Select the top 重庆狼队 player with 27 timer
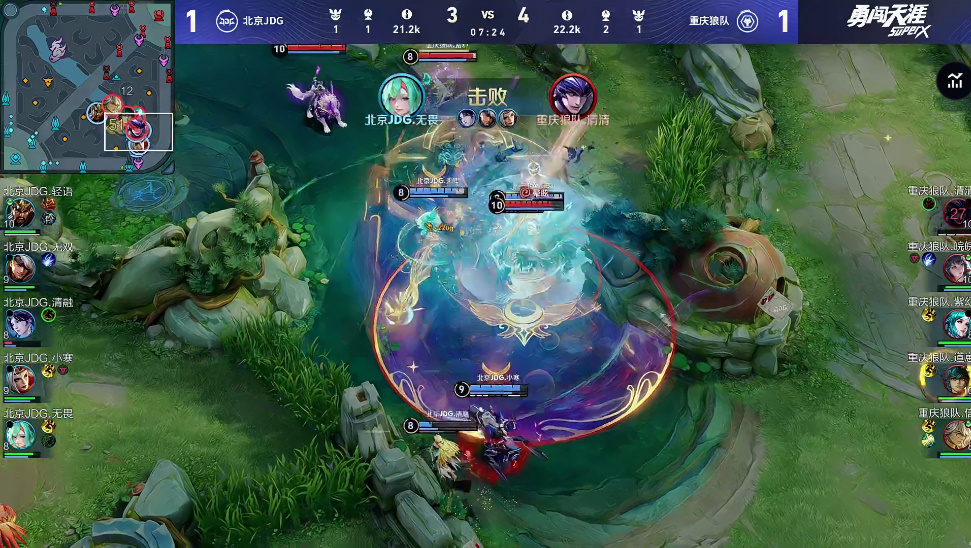 coord(955,213)
